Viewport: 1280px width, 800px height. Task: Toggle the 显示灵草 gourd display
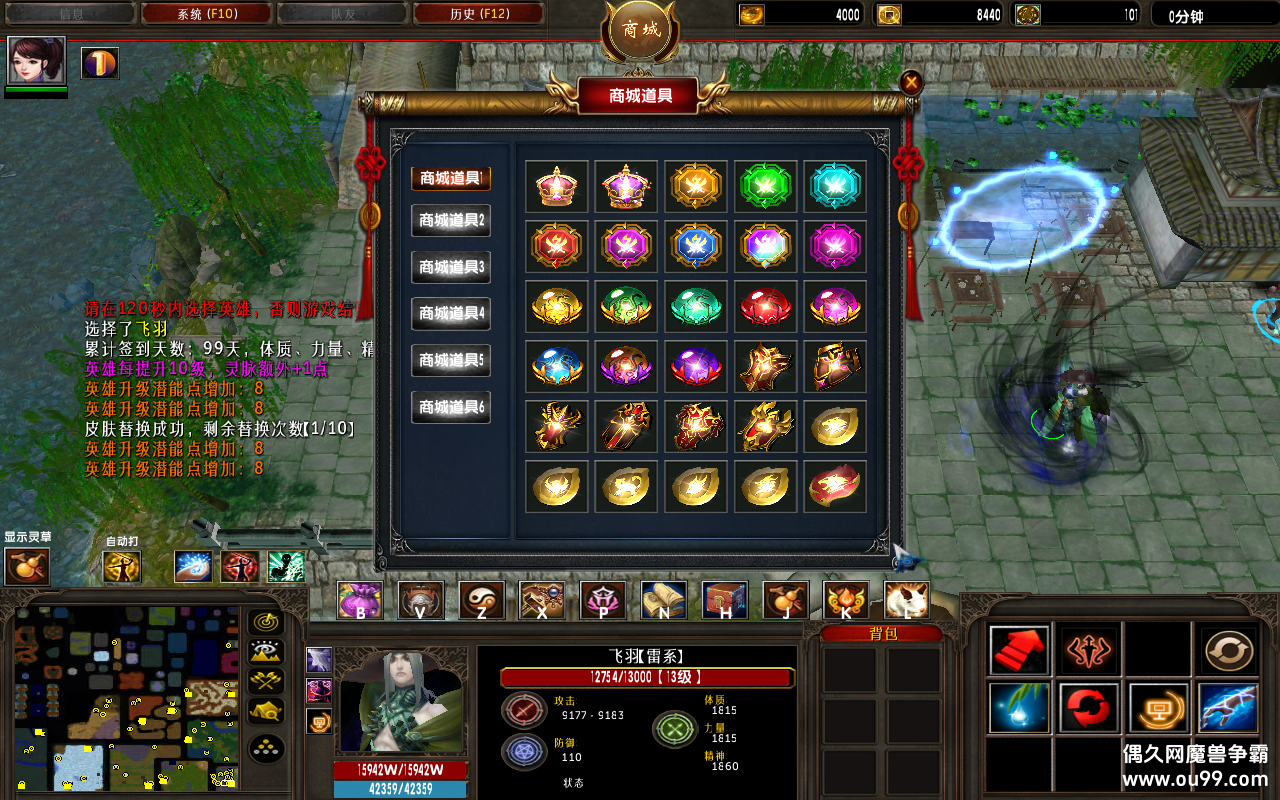26,566
